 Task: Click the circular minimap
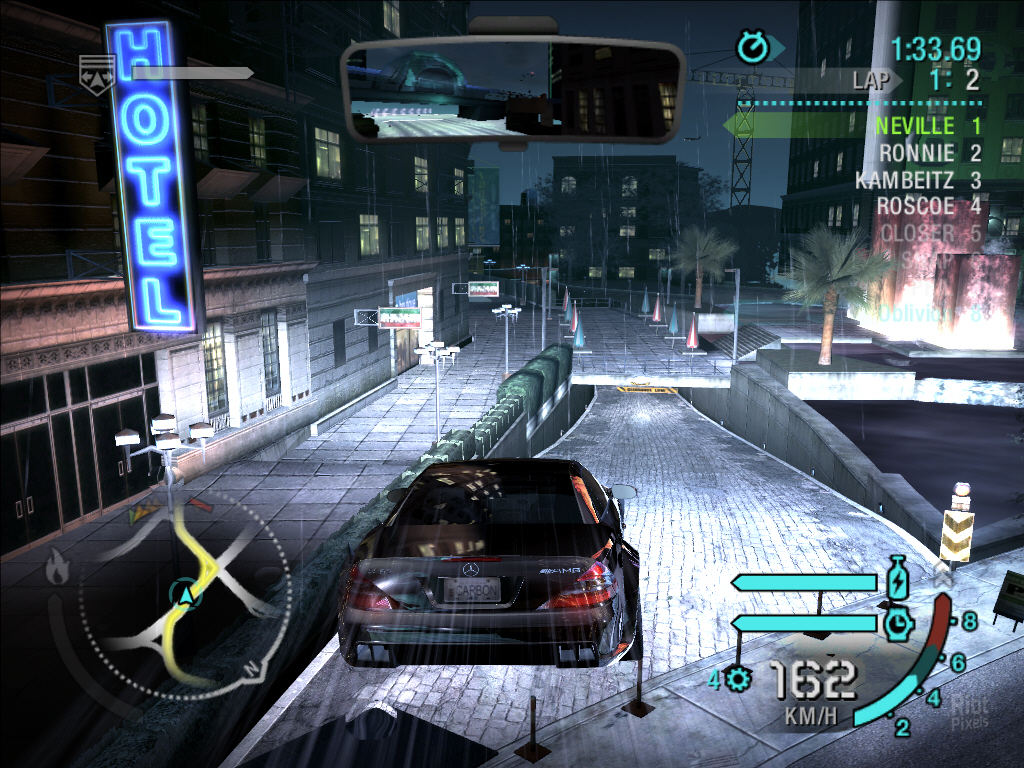point(186,596)
